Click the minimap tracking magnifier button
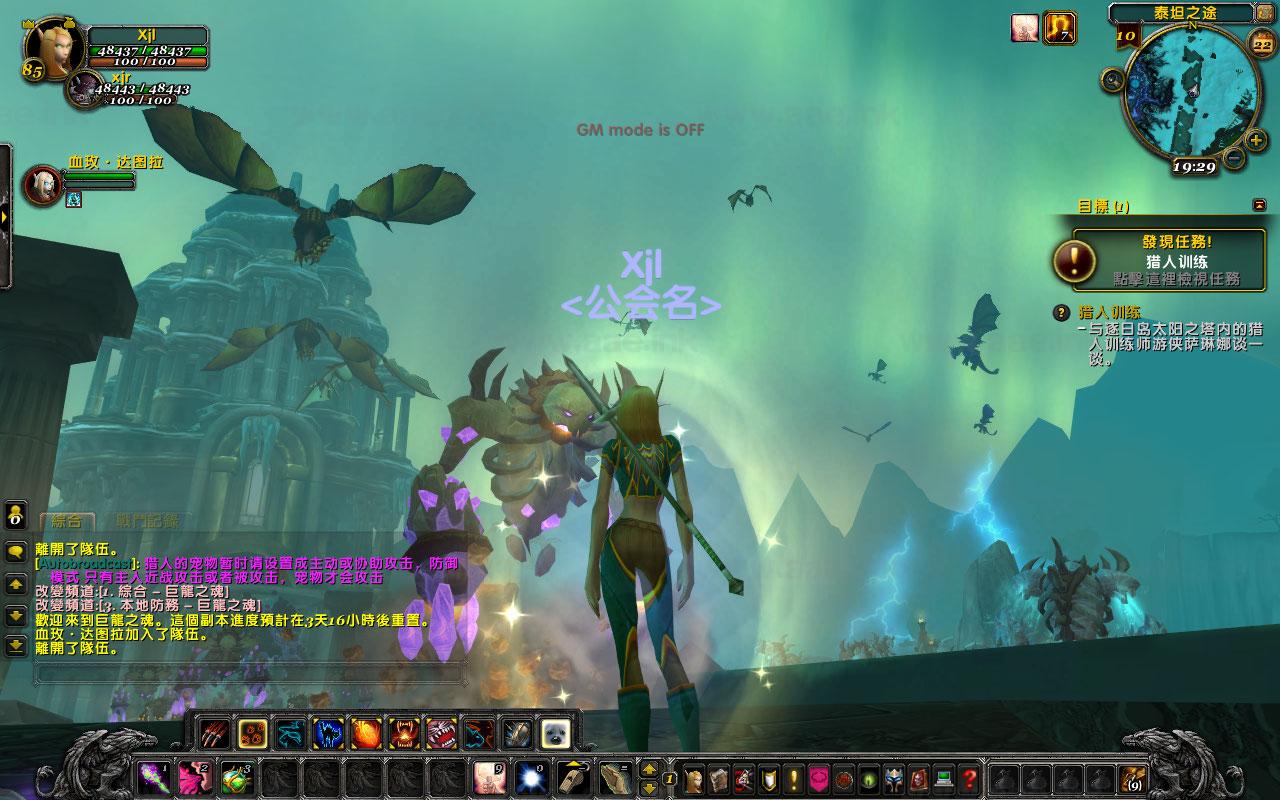This screenshot has height=800, width=1280. [x=1113, y=79]
